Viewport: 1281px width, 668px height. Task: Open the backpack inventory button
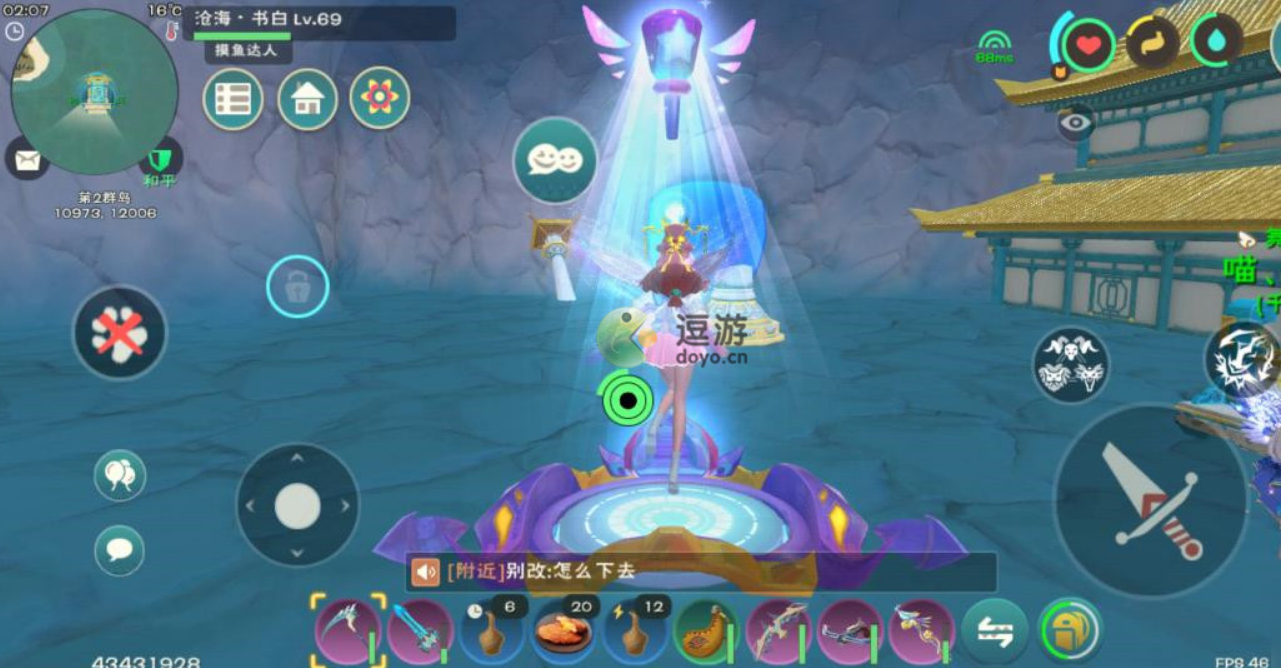[1069, 631]
